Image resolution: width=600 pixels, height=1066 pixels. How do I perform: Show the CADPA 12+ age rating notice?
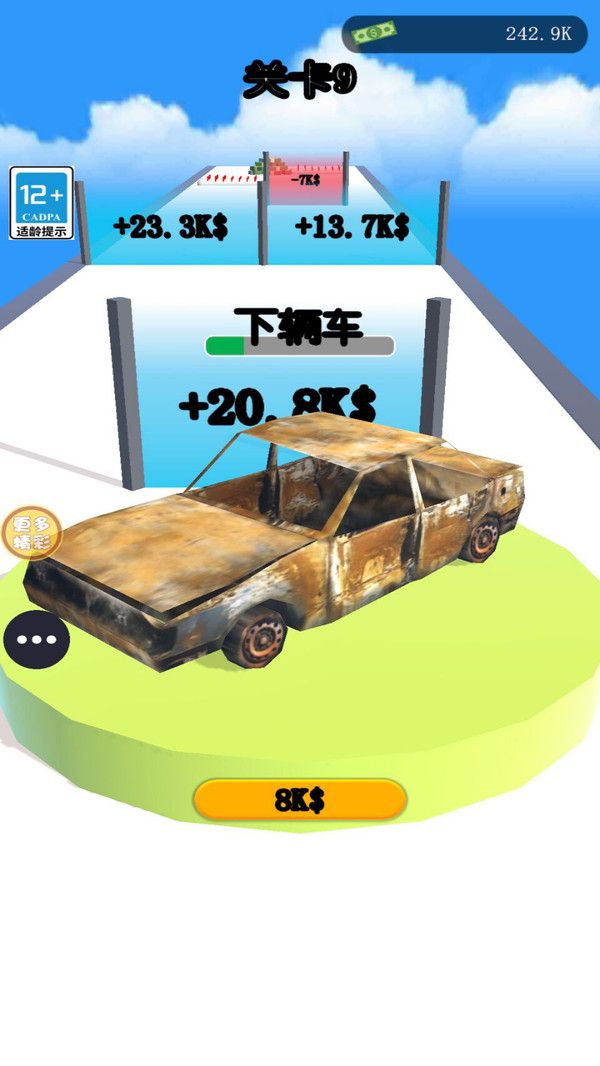point(42,203)
